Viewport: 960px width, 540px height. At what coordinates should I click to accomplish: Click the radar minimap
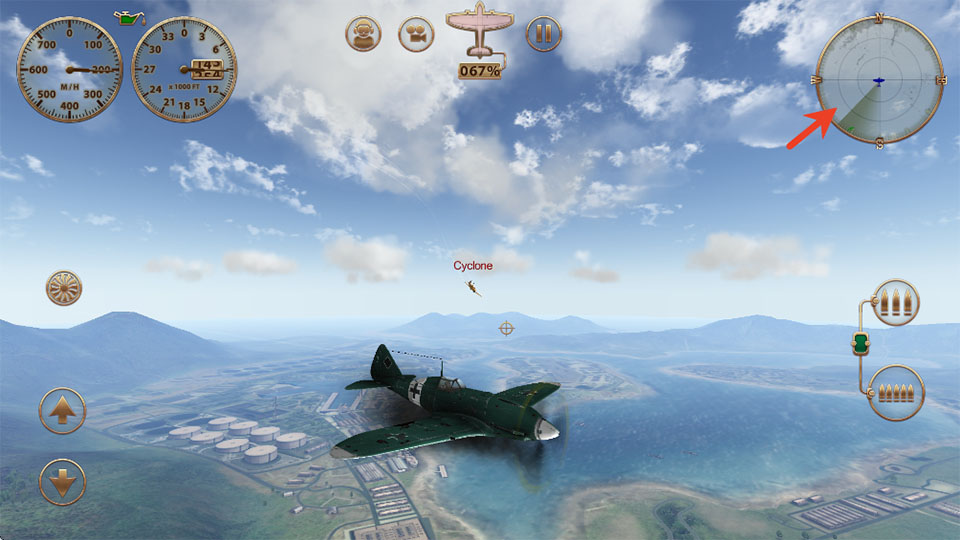click(879, 82)
